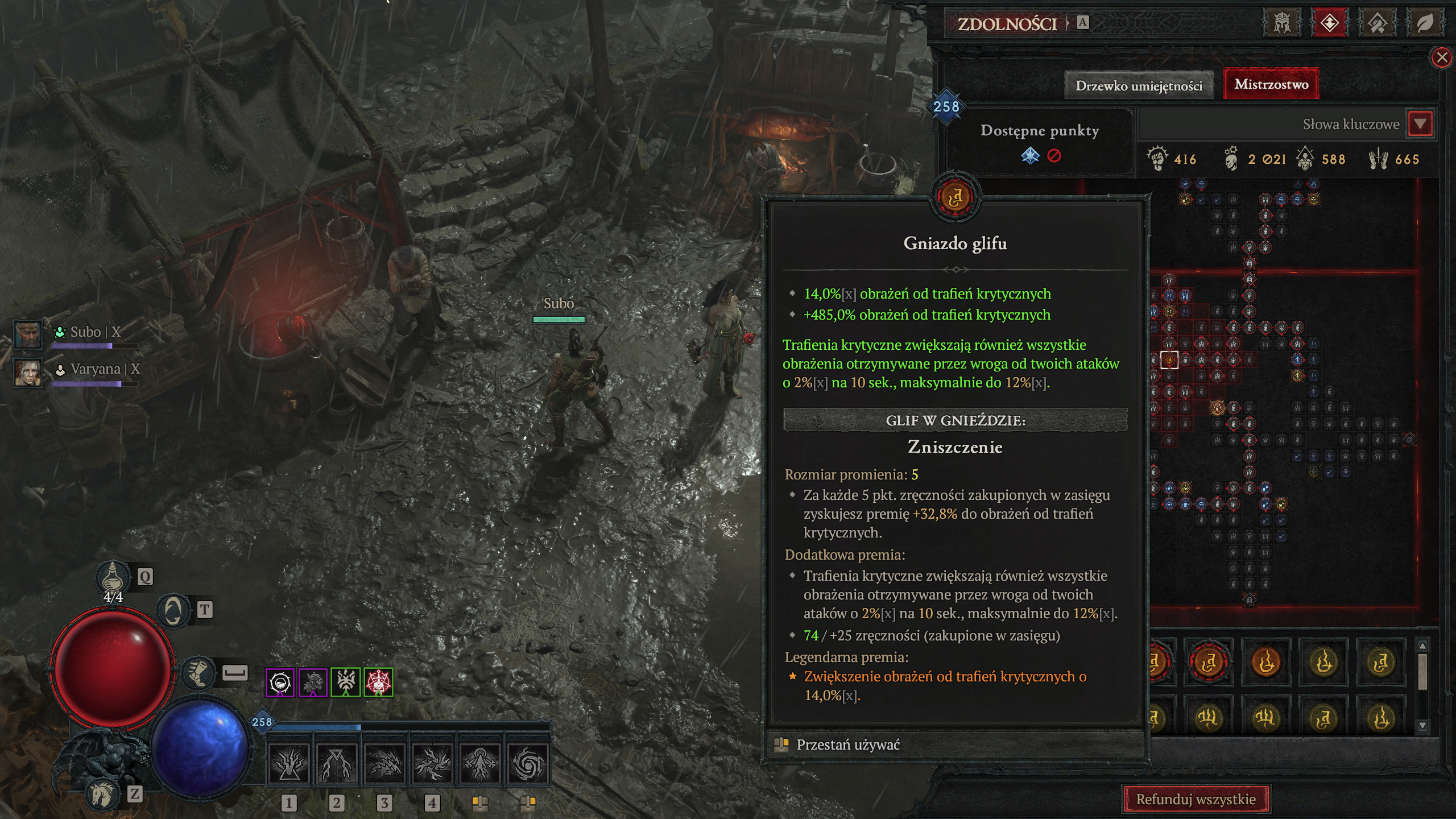This screenshot has width=1456, height=819.
Task: Open the Słowa kluczowe dropdown arrow
Action: pos(1420,124)
